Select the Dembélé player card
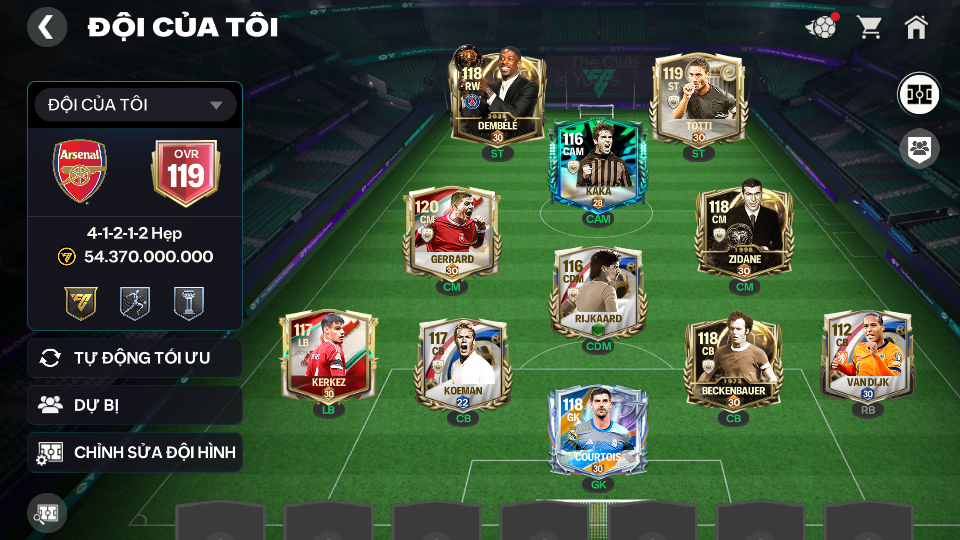The width and height of the screenshot is (960, 540). pos(498,98)
